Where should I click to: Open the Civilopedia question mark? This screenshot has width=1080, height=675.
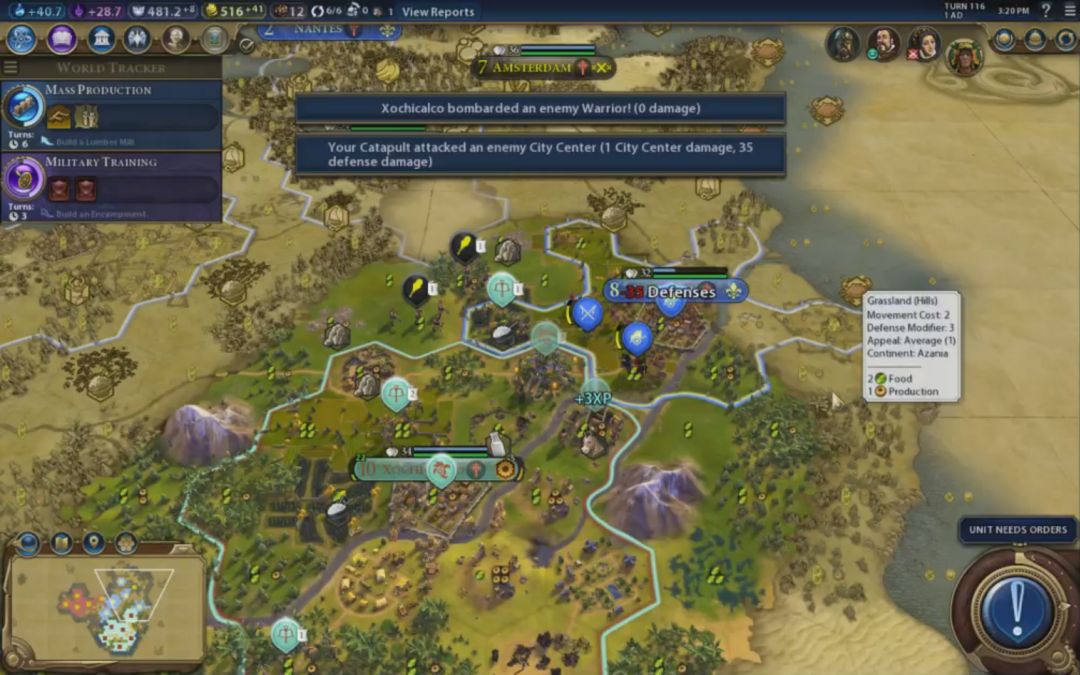[1046, 11]
